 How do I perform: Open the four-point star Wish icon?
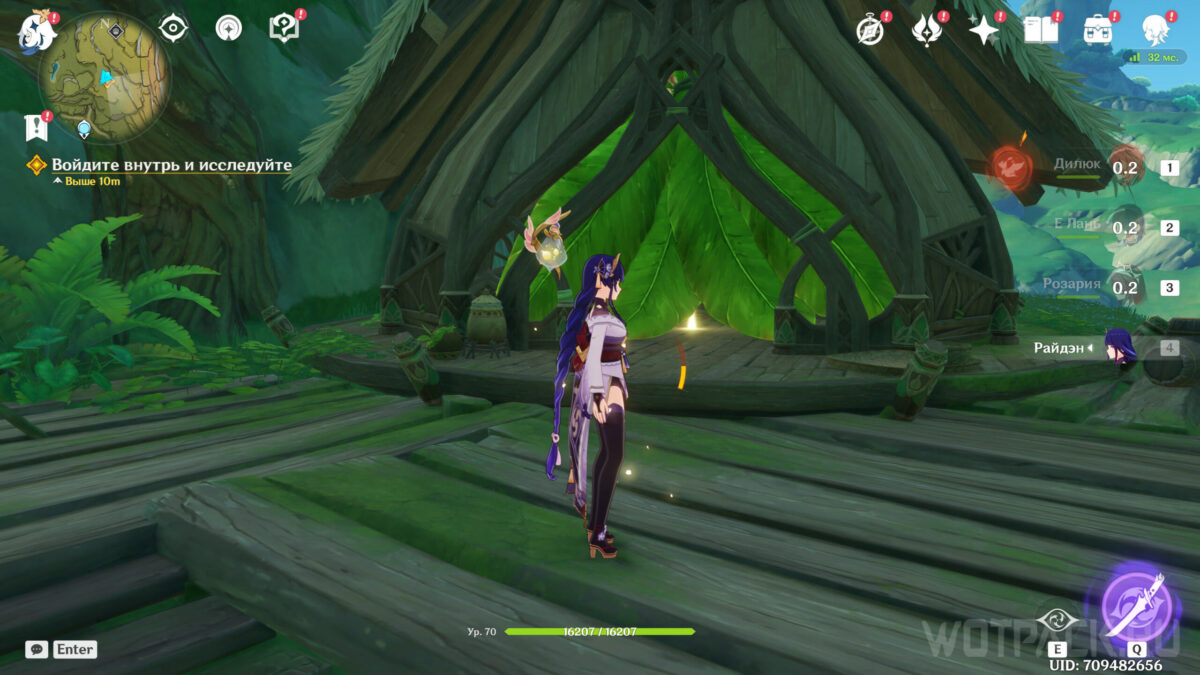pyautogui.click(x=984, y=30)
